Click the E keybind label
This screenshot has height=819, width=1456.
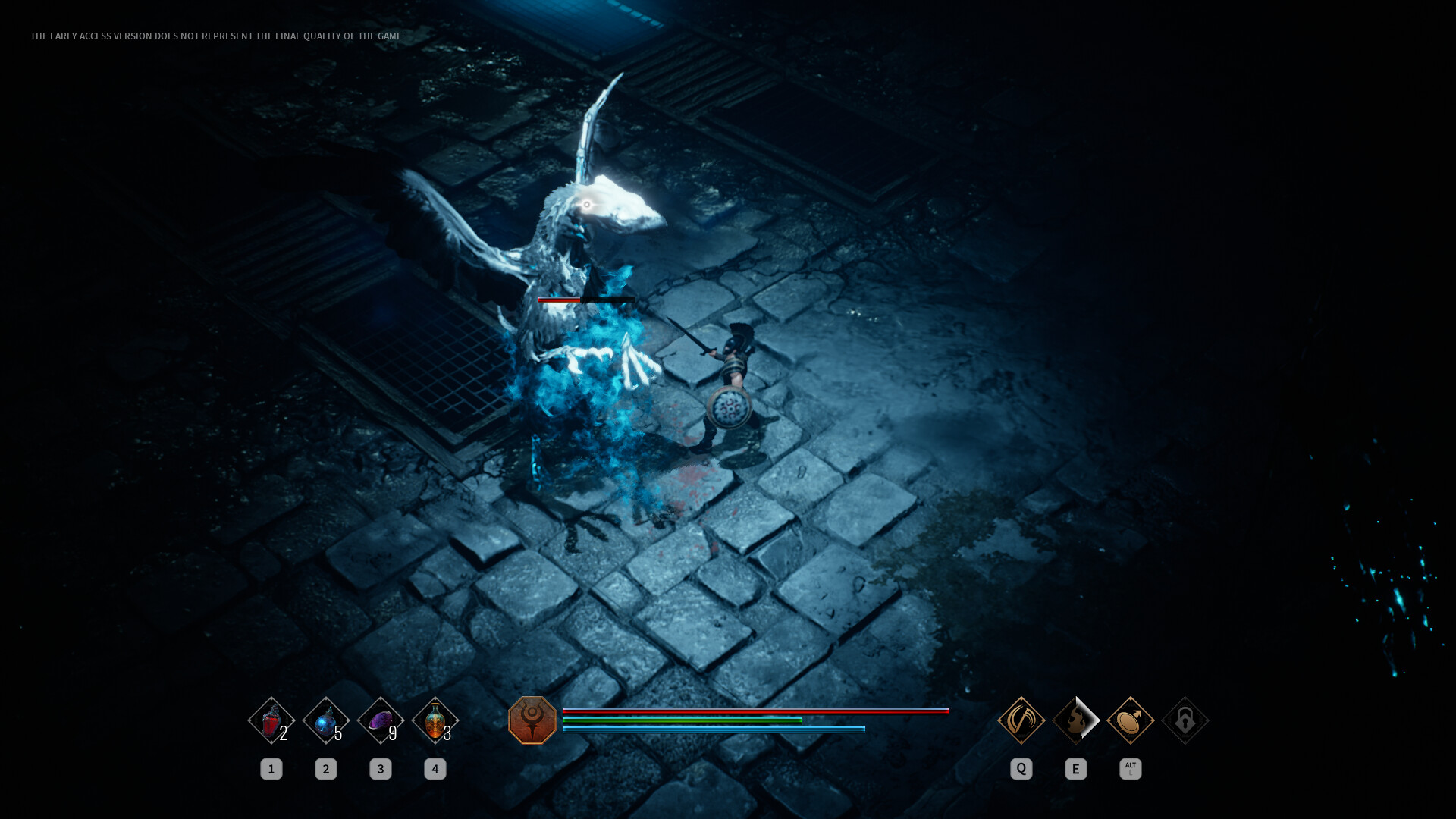pyautogui.click(x=1075, y=769)
